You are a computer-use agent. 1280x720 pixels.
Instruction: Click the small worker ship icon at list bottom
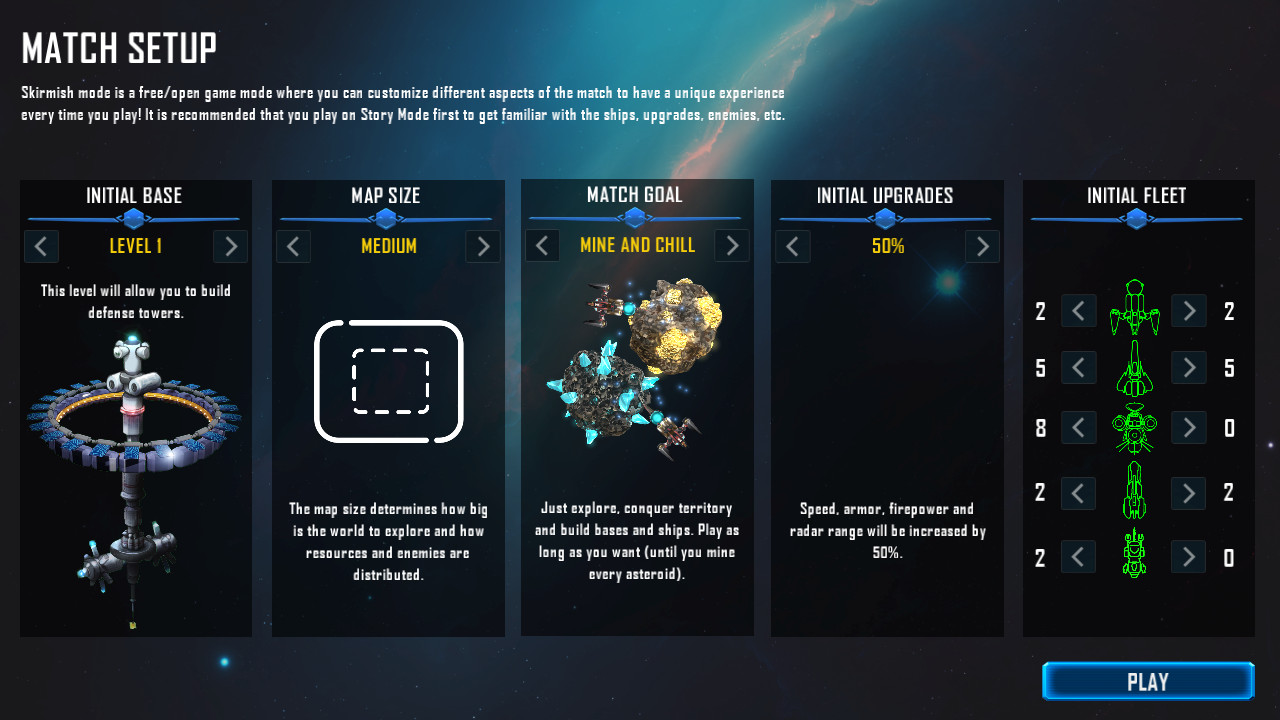pyautogui.click(x=1135, y=557)
